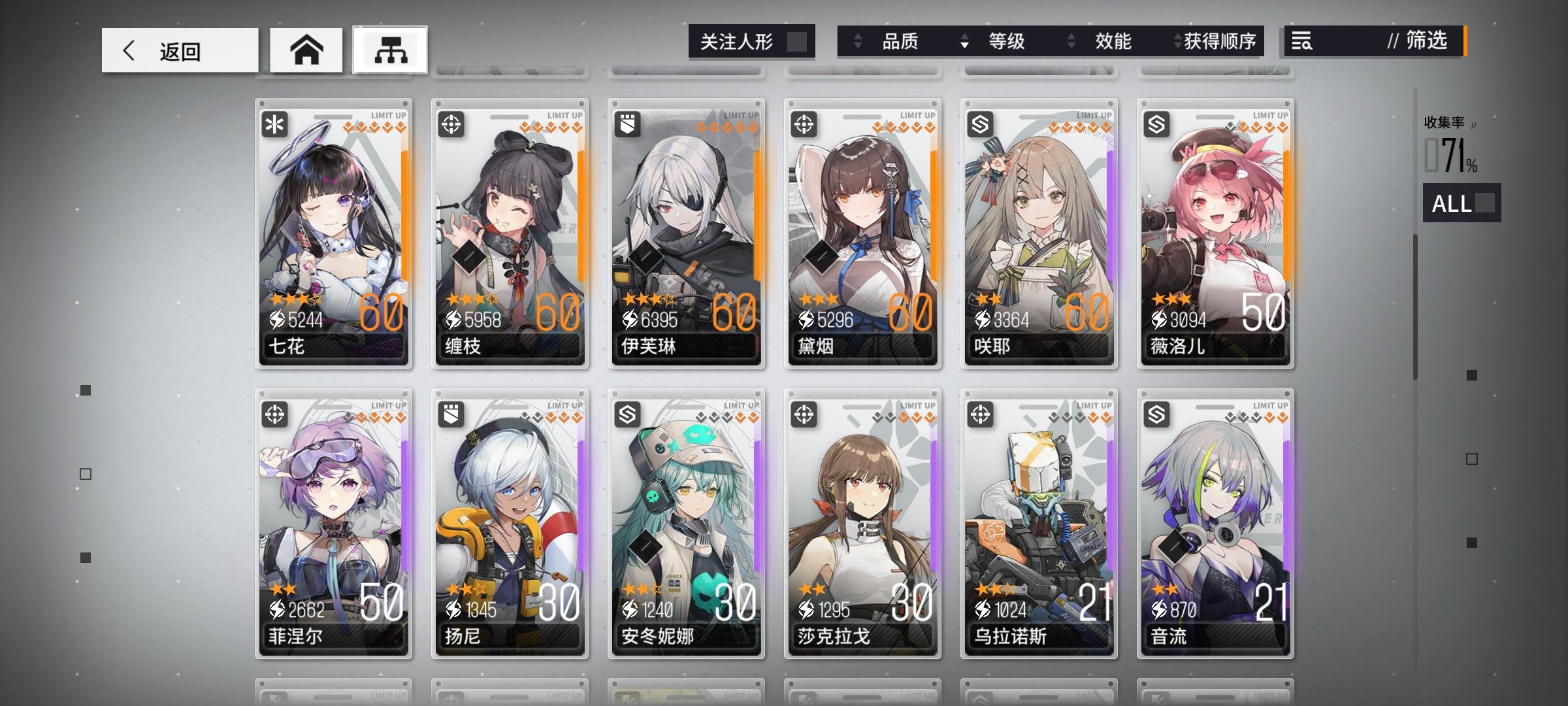The height and width of the screenshot is (706, 1568).
Task: Click the 返回 back button
Action: [178, 49]
